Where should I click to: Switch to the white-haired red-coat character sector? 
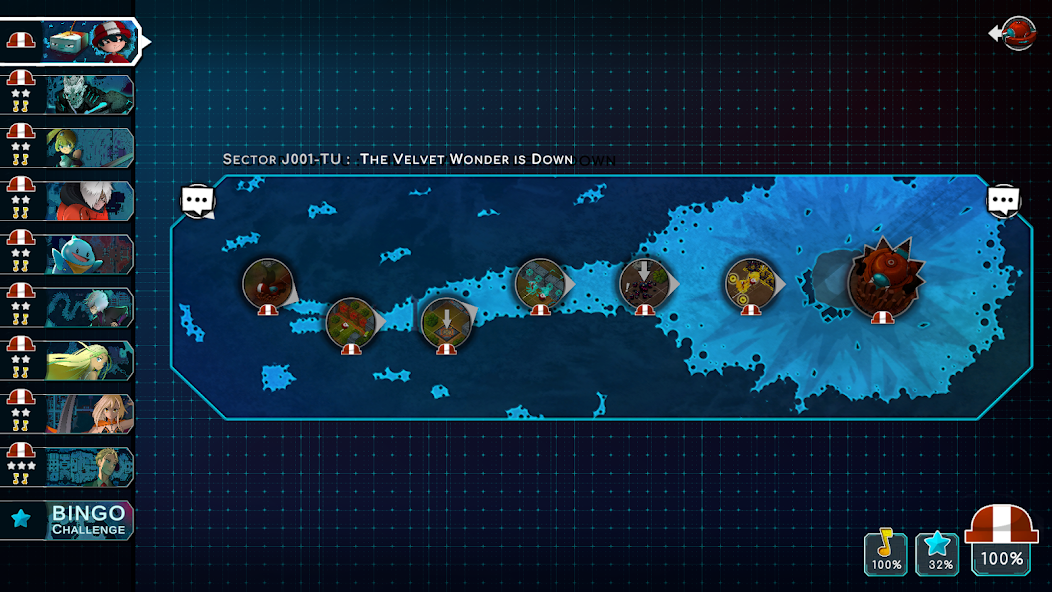coord(88,201)
